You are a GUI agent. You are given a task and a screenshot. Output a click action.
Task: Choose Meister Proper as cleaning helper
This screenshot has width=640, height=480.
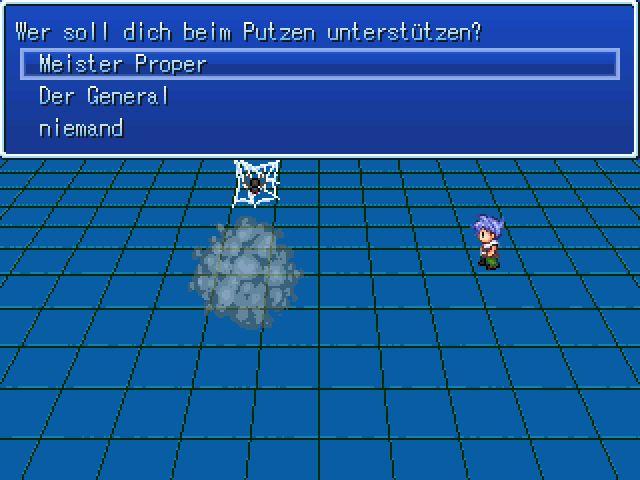[x=122, y=64]
